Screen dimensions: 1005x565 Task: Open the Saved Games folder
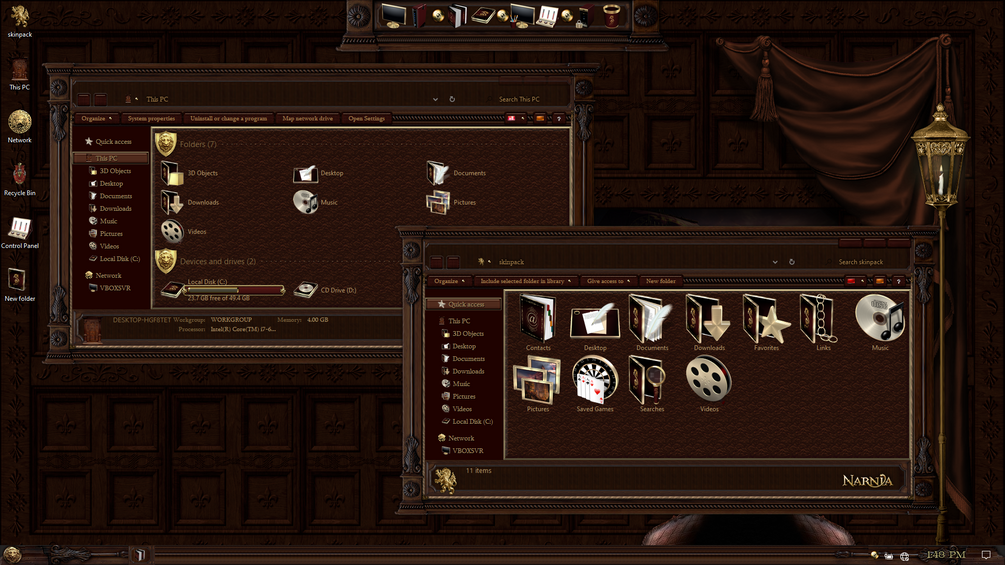coord(595,382)
